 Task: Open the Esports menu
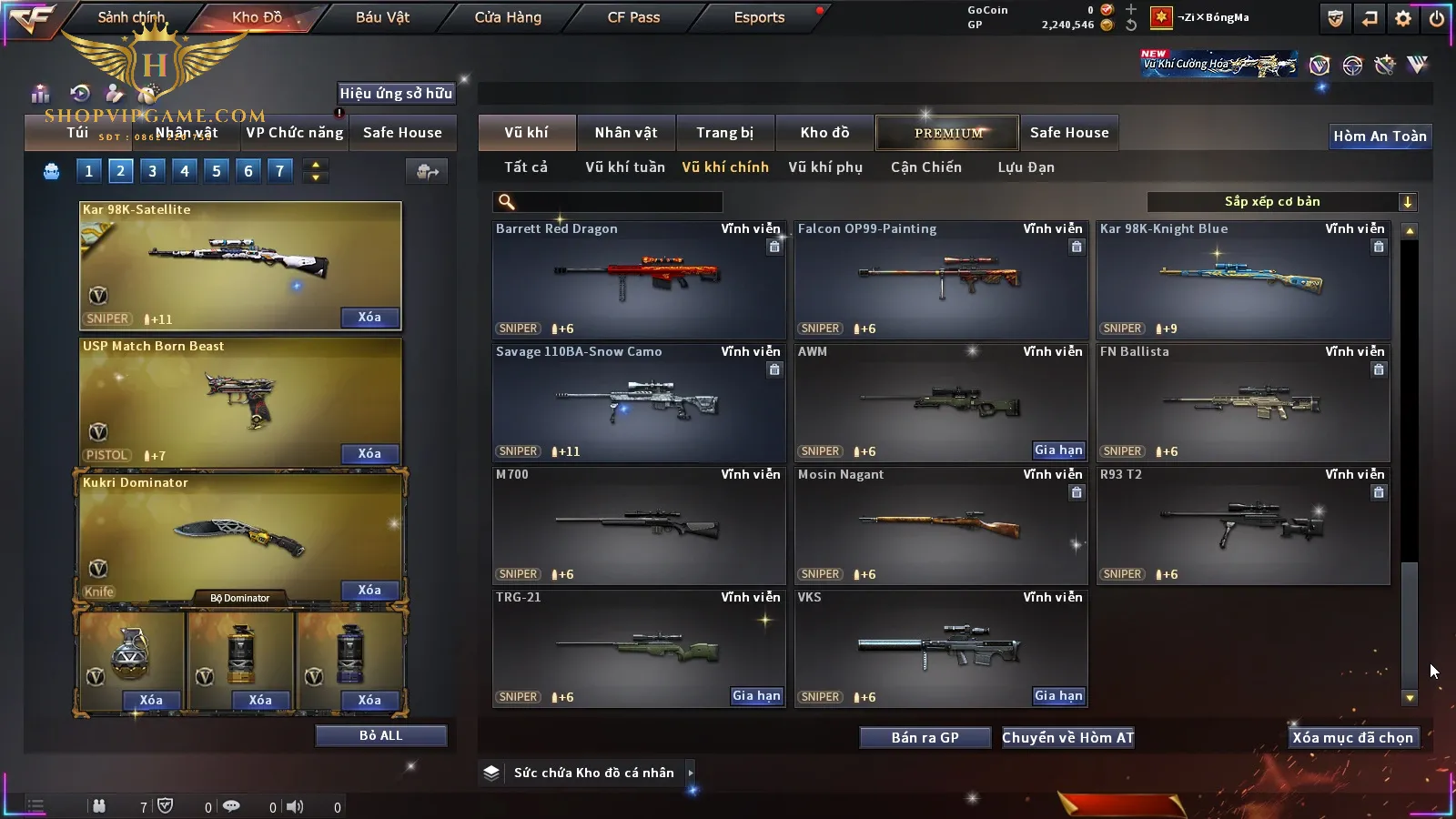pyautogui.click(x=759, y=17)
